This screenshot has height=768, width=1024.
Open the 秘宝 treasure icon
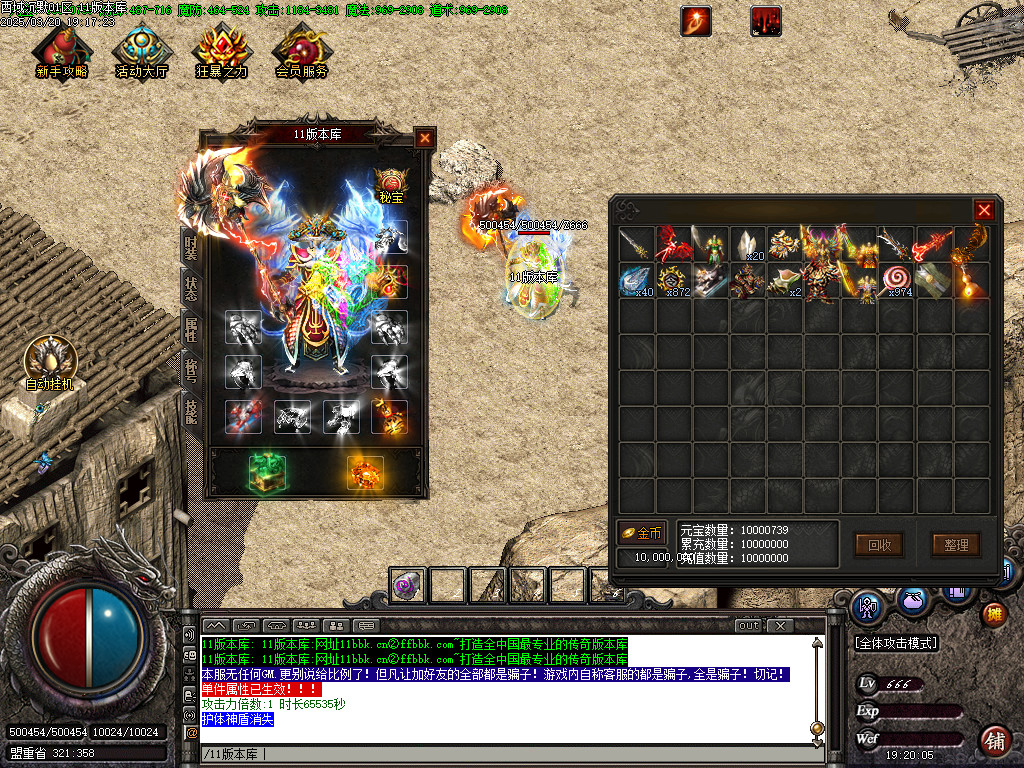pos(391,186)
